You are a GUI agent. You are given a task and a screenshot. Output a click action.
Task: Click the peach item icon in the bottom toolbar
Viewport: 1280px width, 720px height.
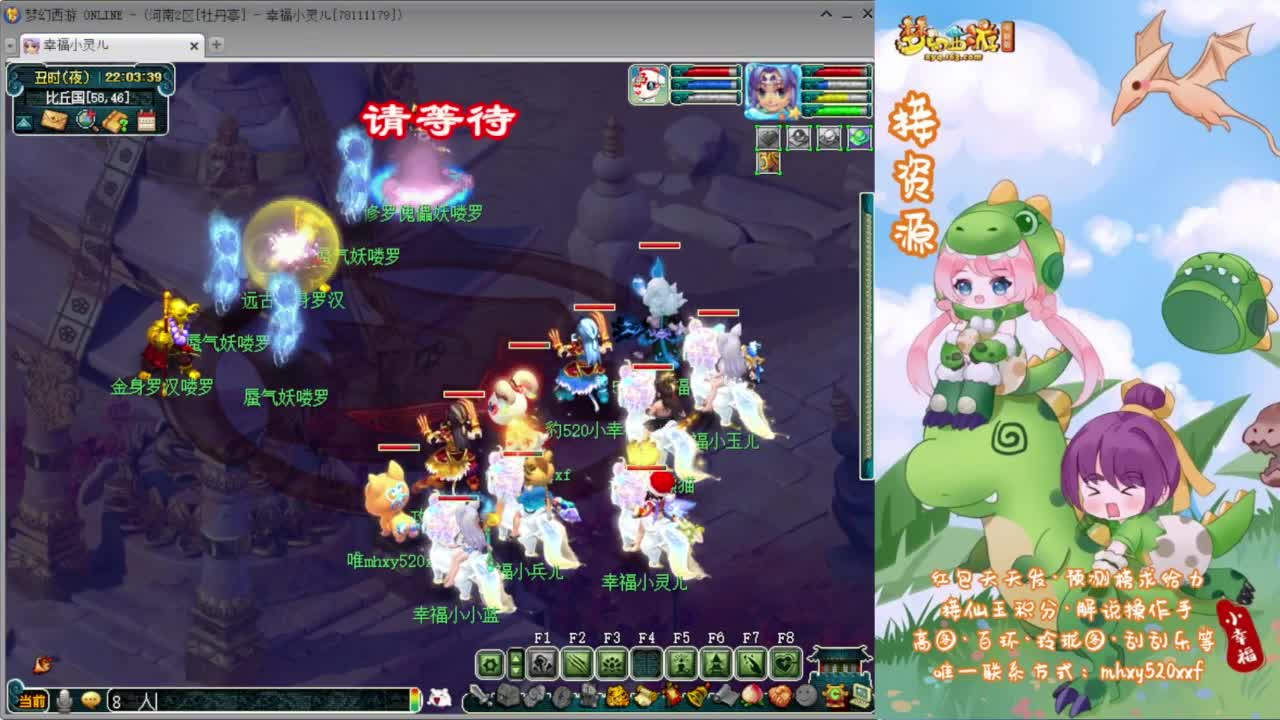(x=751, y=696)
